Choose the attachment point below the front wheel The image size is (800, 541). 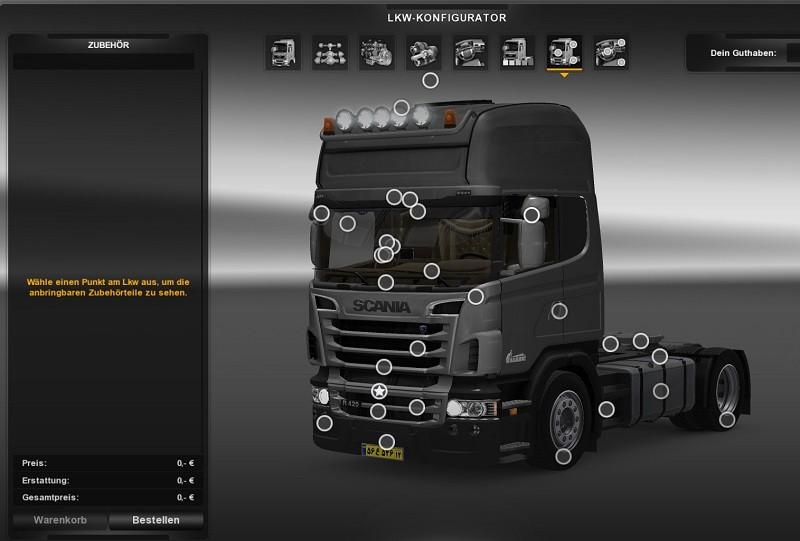564,457
